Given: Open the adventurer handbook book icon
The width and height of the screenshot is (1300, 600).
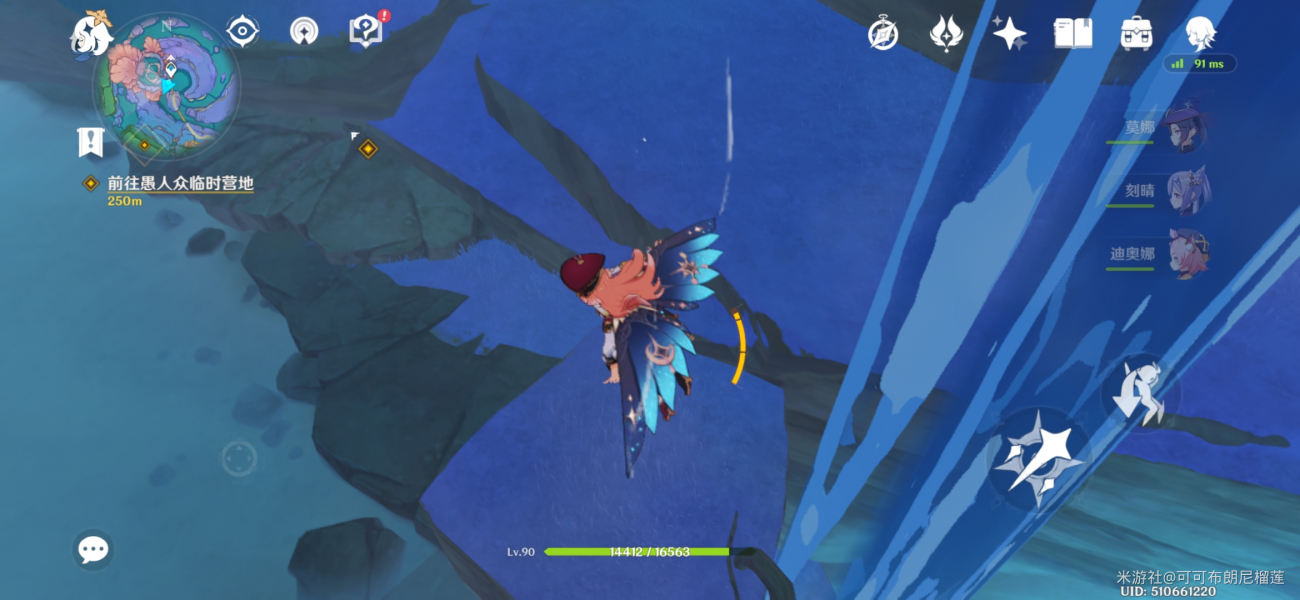Looking at the screenshot, I should click(x=1073, y=34).
